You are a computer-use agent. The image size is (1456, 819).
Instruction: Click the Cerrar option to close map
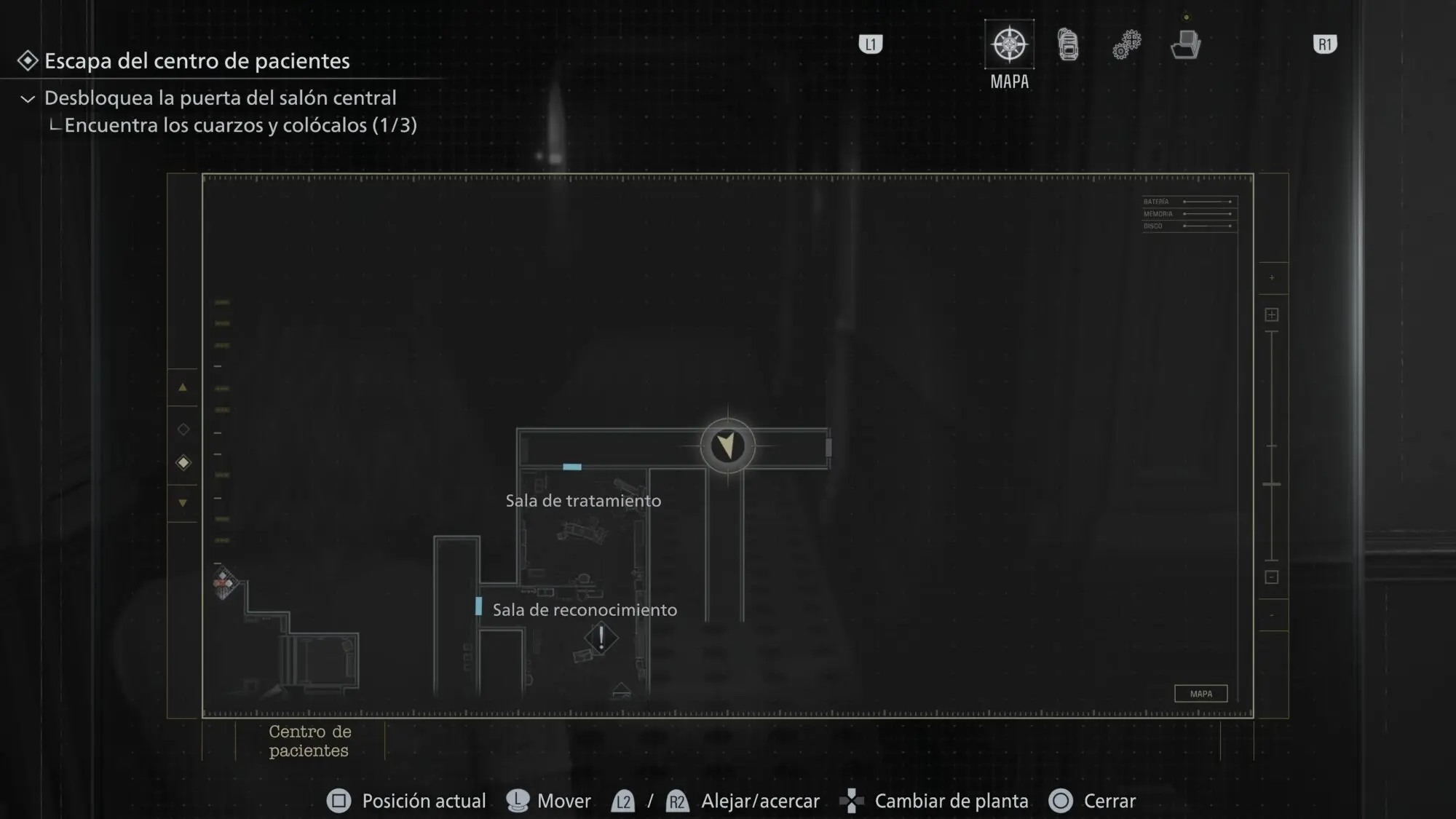pos(1093,801)
